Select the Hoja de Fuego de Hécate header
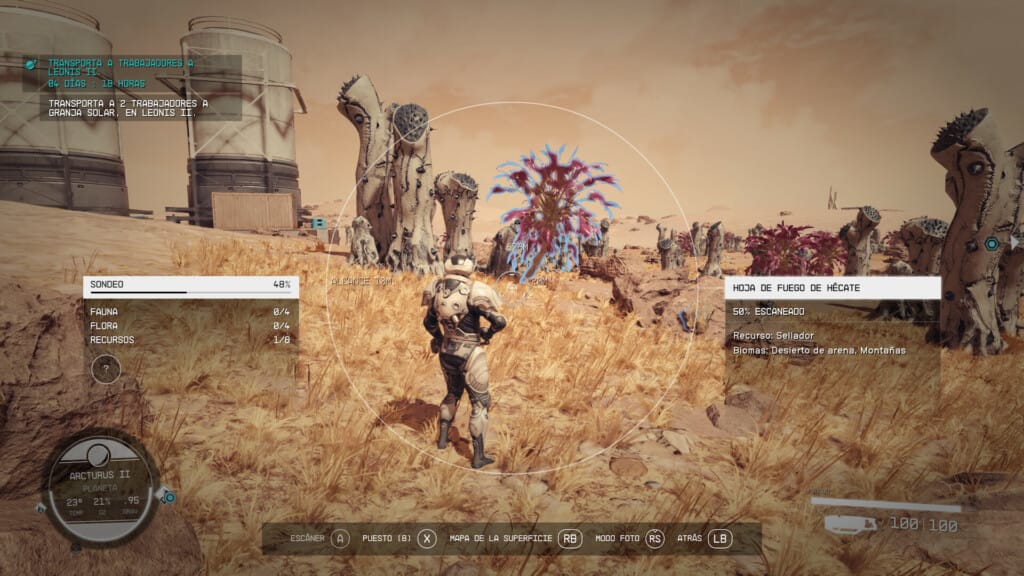This screenshot has width=1024, height=576. 832,288
